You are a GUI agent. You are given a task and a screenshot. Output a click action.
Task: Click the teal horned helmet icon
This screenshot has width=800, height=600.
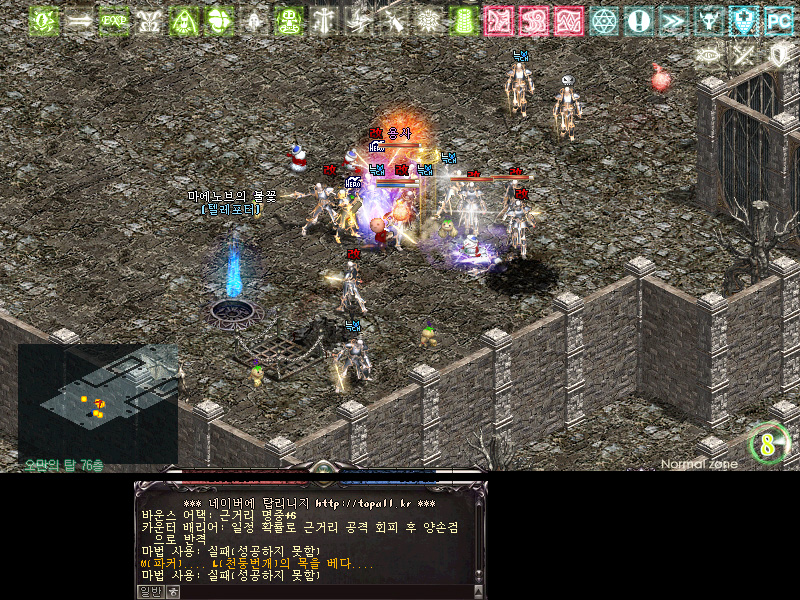point(709,20)
